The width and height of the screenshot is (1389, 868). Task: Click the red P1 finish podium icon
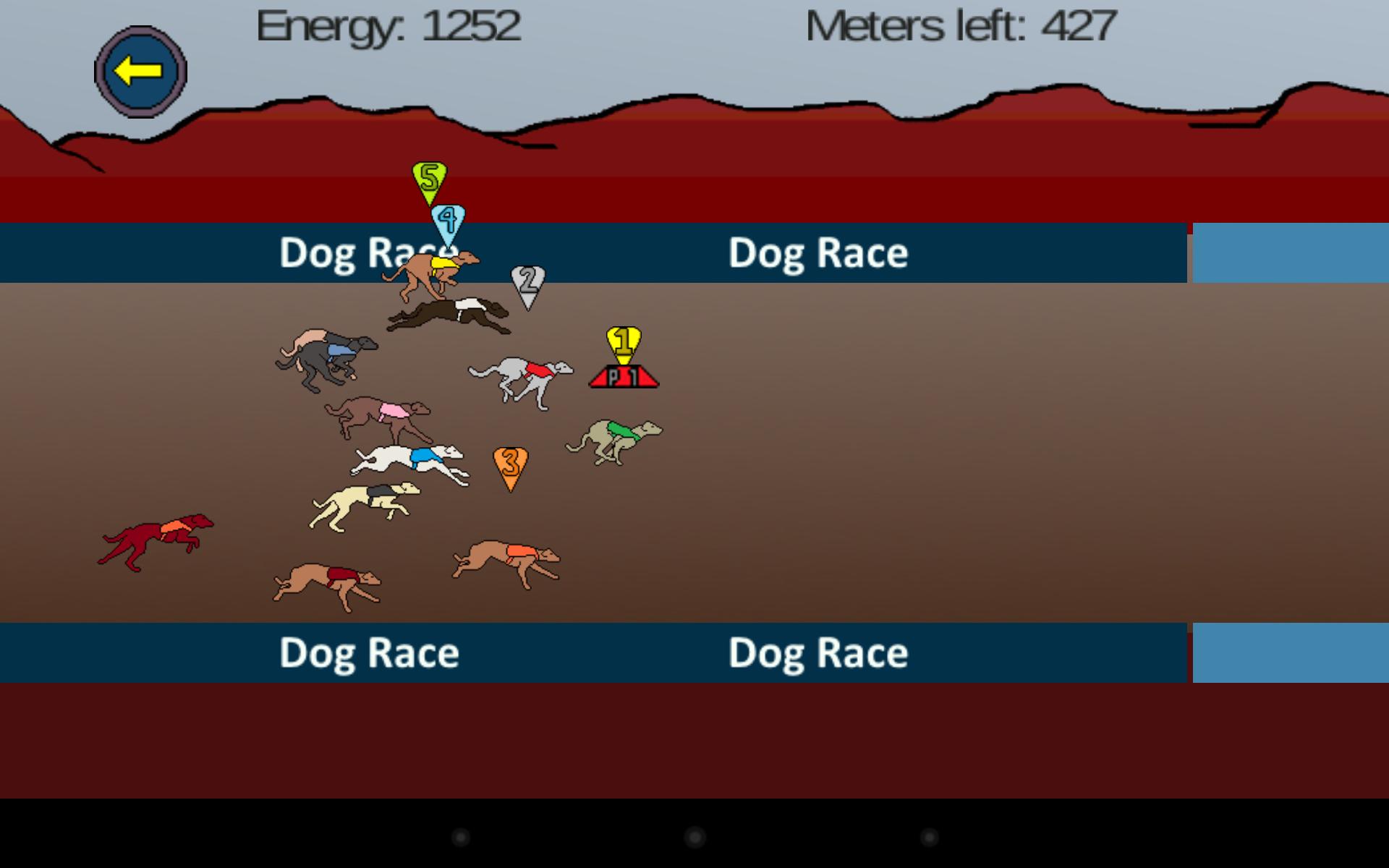tap(623, 377)
